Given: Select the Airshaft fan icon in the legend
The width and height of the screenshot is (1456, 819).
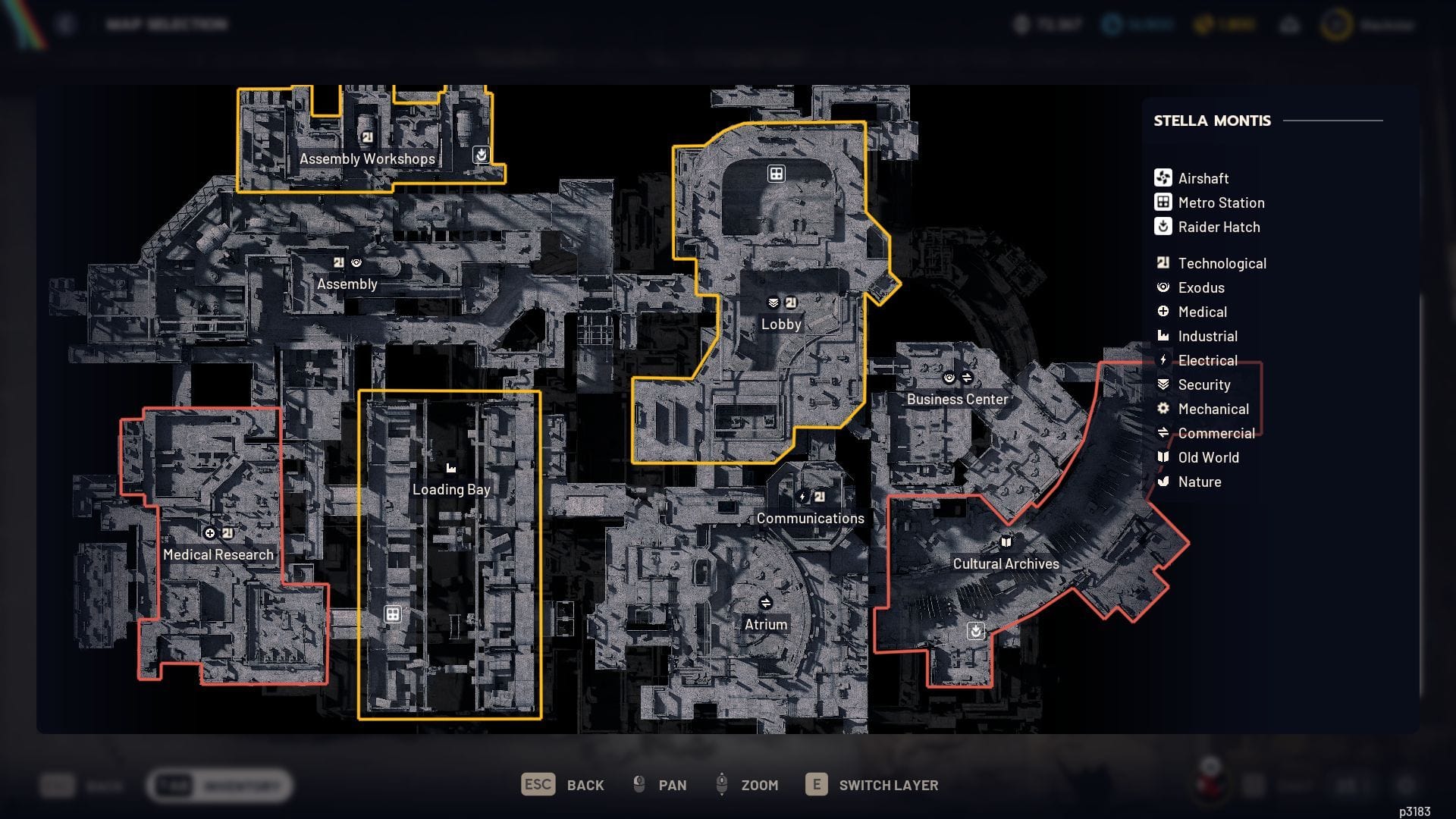Looking at the screenshot, I should [1162, 178].
